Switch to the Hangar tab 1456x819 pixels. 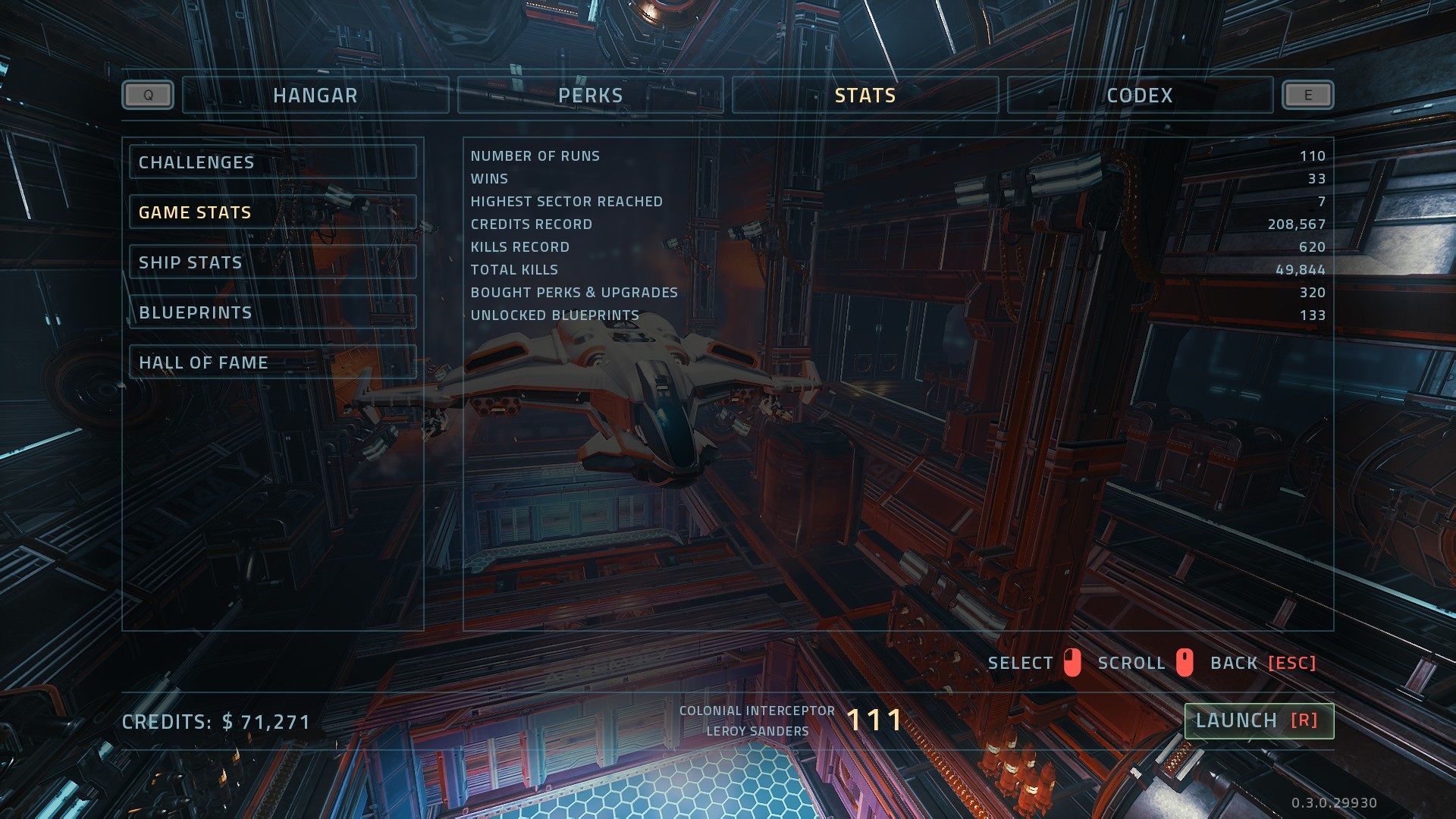(x=315, y=96)
